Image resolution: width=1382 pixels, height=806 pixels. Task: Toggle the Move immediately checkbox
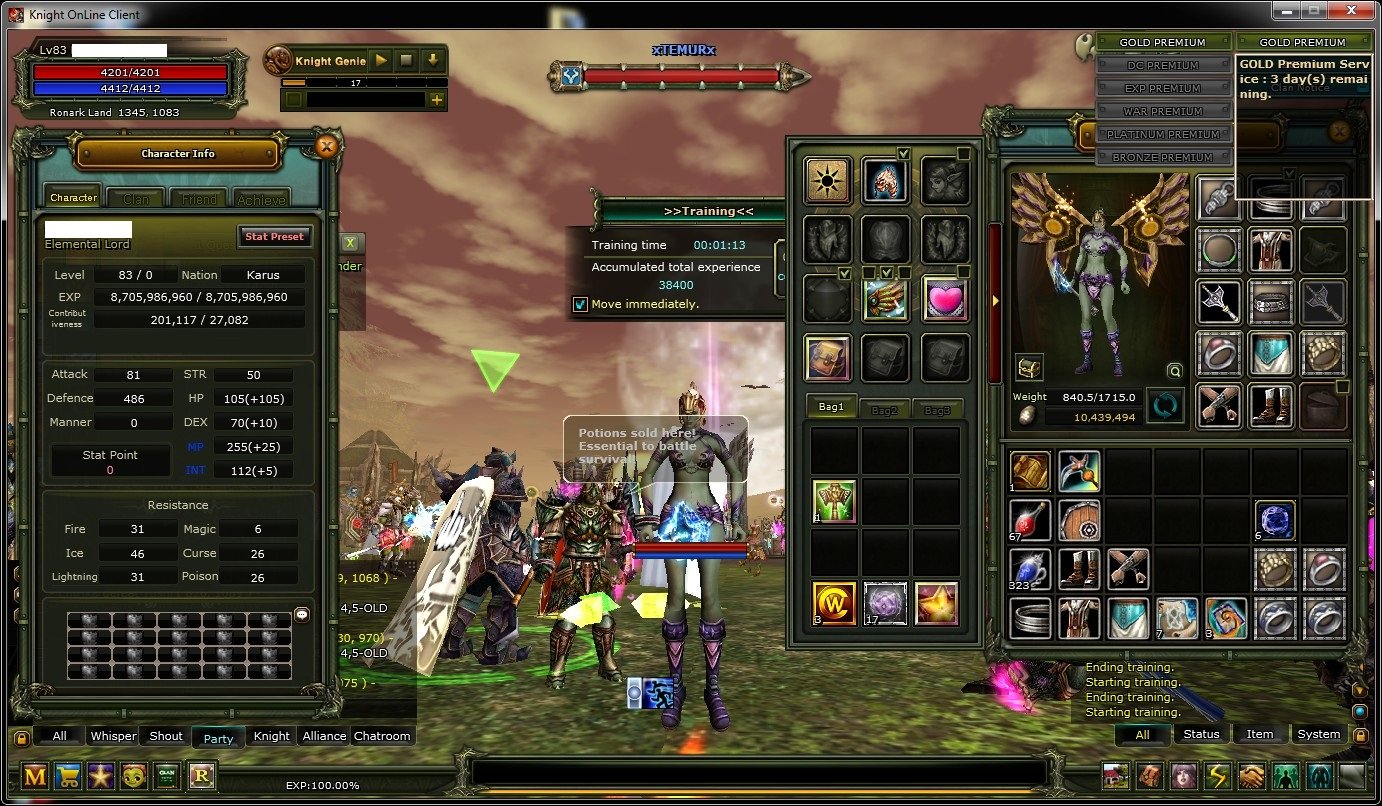[x=580, y=304]
